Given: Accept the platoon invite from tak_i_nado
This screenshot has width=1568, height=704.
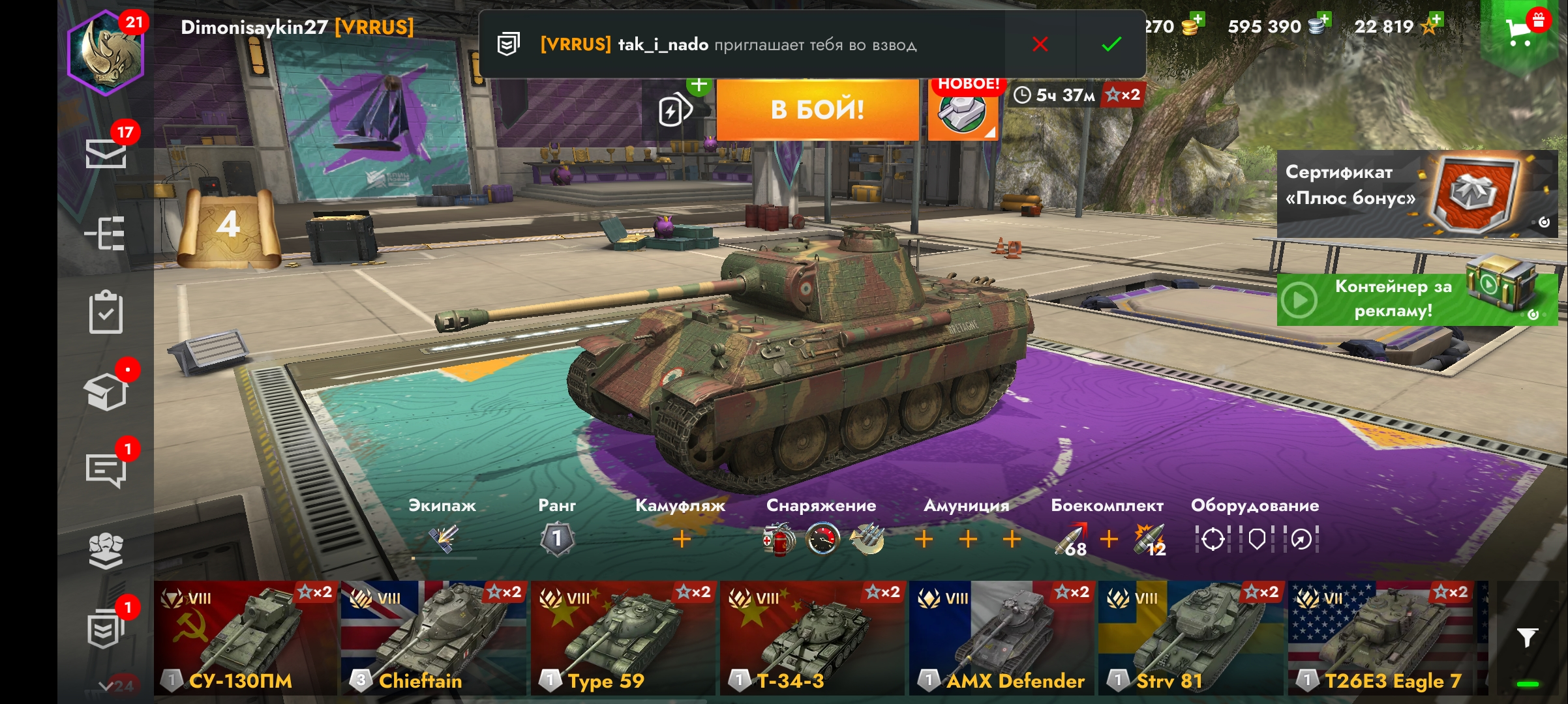Looking at the screenshot, I should click(x=1111, y=44).
